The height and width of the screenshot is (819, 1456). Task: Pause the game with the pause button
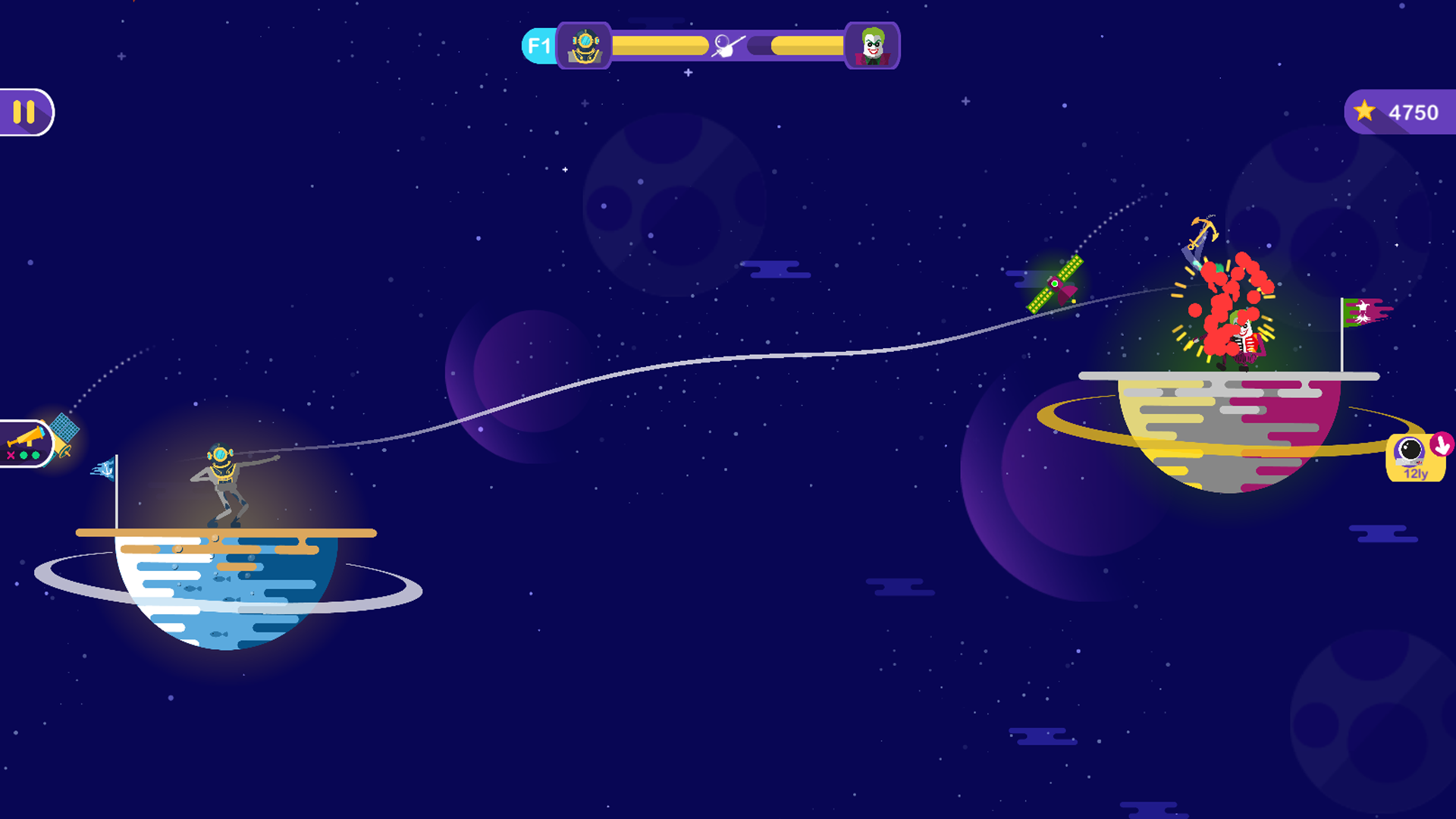click(25, 112)
